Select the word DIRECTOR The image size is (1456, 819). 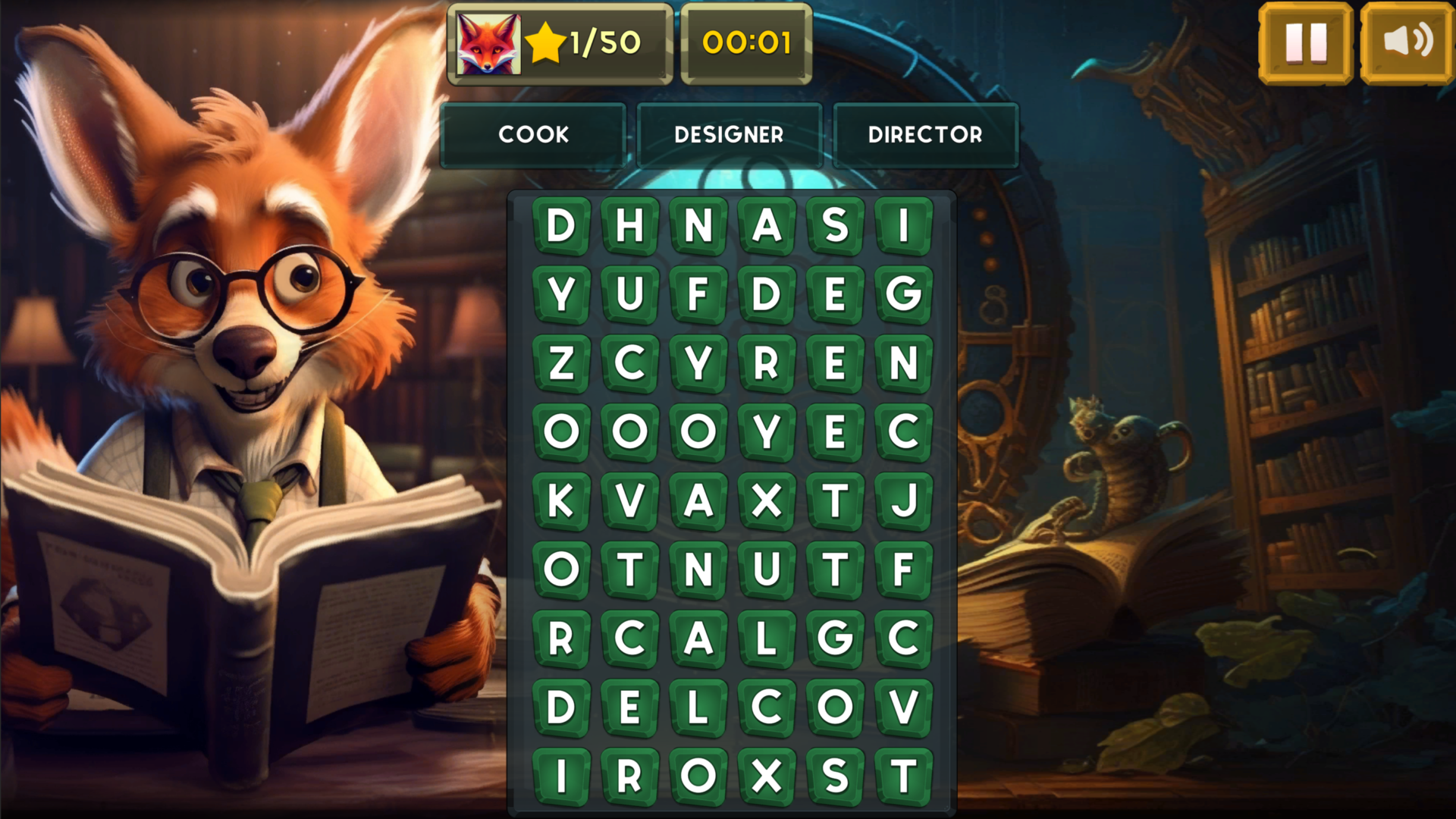pyautogui.click(x=925, y=134)
